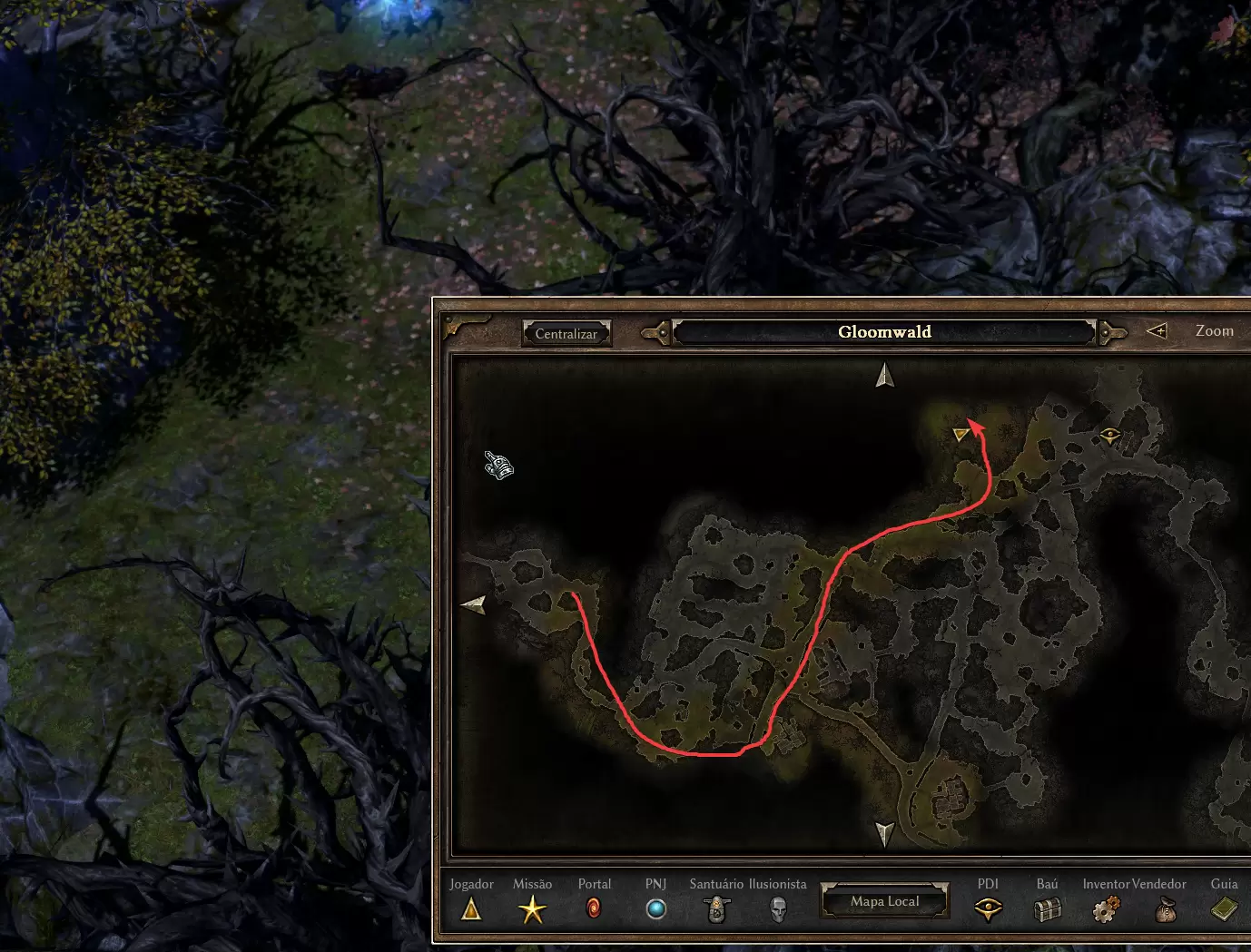Select the Jogador triangle legend icon
The width and height of the screenshot is (1251, 952).
(471, 908)
